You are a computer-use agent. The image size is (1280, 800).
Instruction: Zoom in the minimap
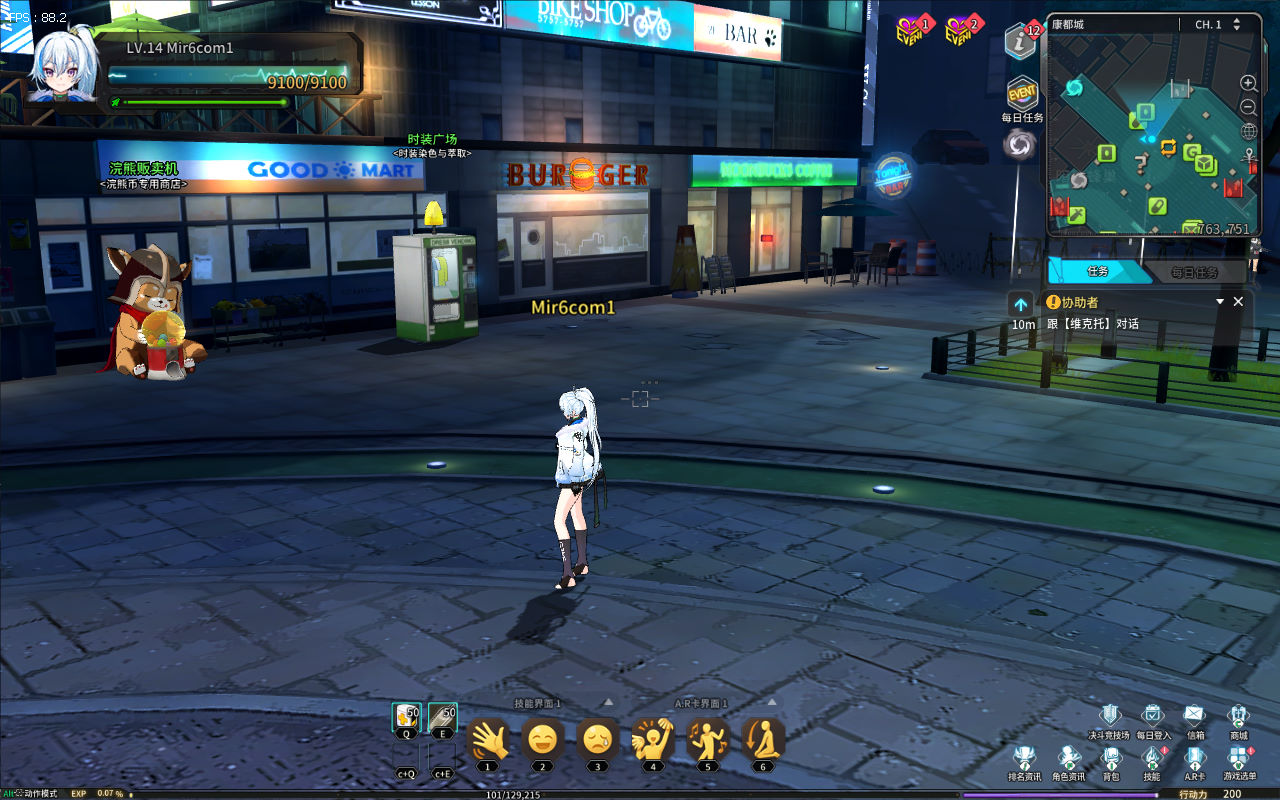pos(1249,83)
